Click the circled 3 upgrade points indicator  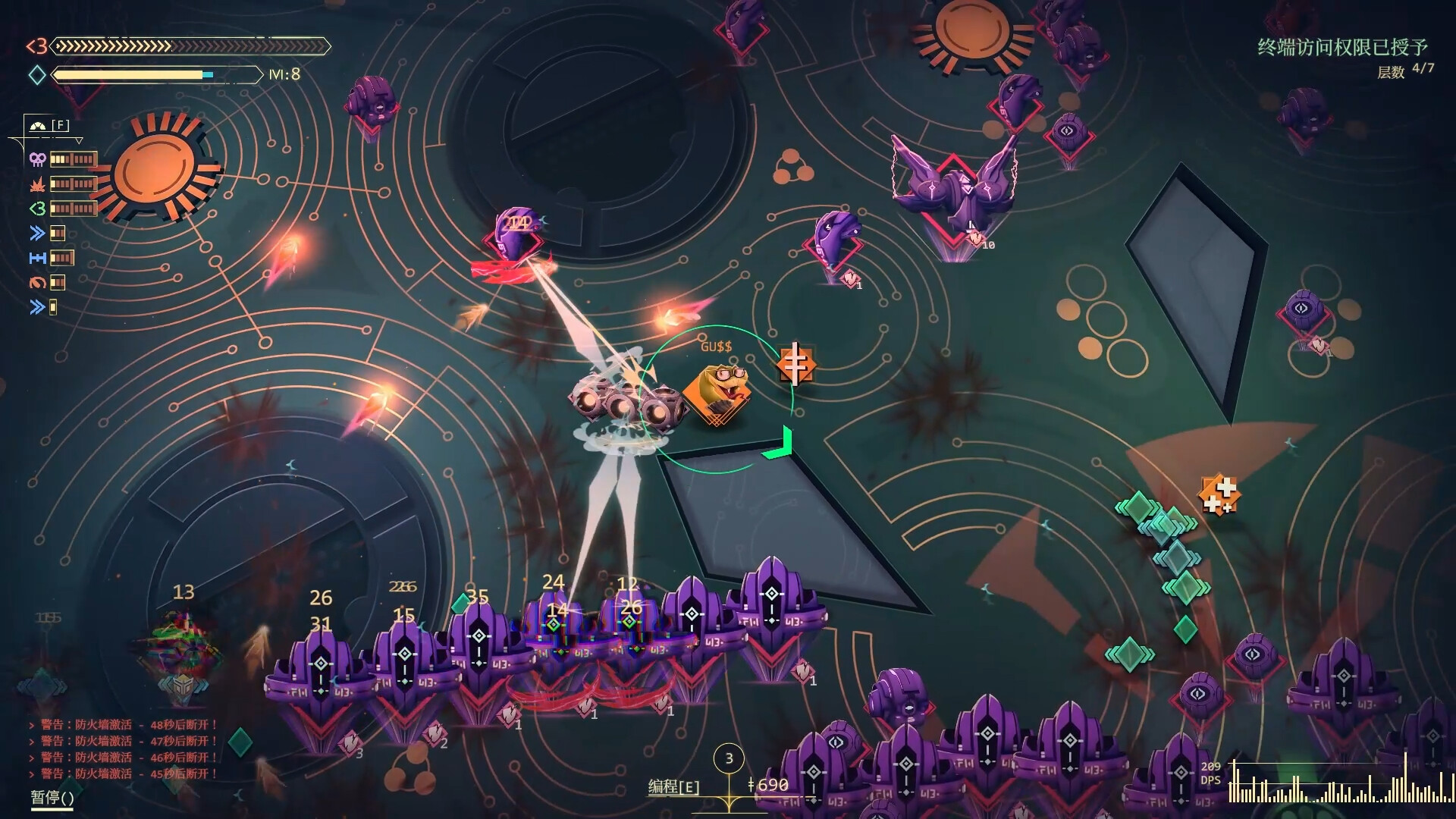729,758
